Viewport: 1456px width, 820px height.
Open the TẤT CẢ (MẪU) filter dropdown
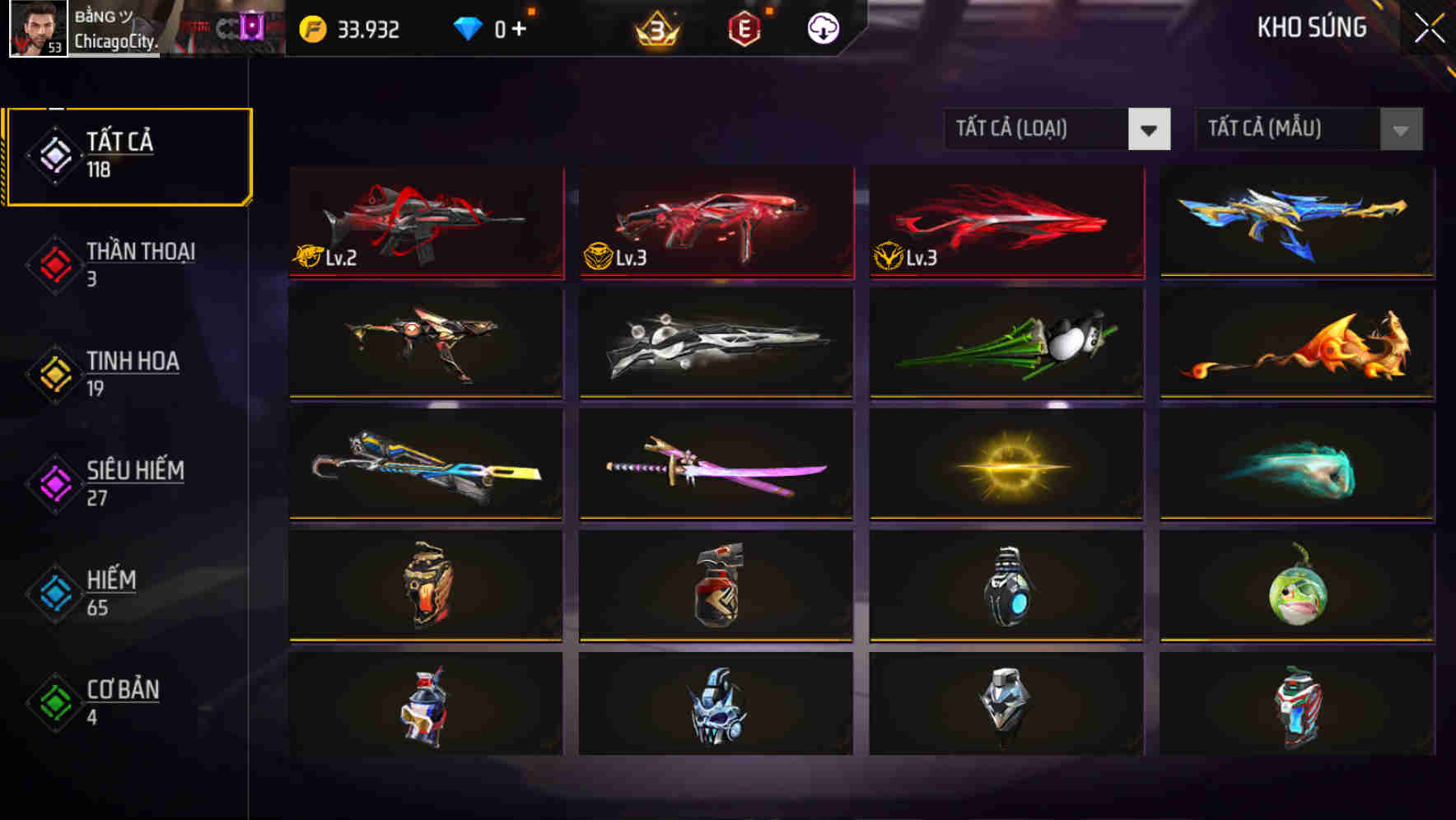coord(1309,129)
